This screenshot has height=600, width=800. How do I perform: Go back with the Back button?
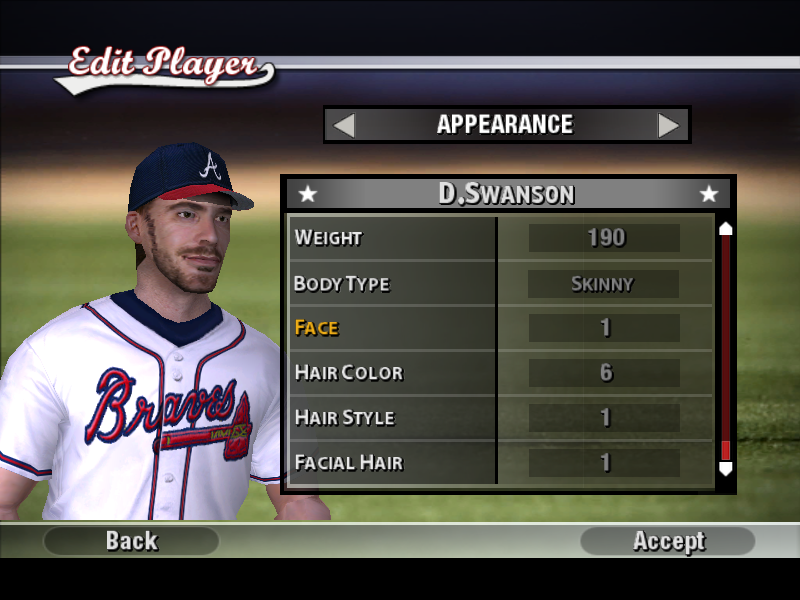pos(131,541)
